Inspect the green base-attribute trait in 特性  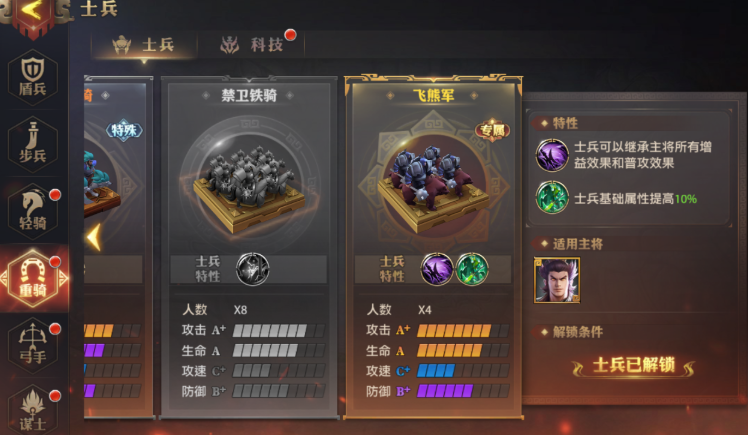[553, 198]
